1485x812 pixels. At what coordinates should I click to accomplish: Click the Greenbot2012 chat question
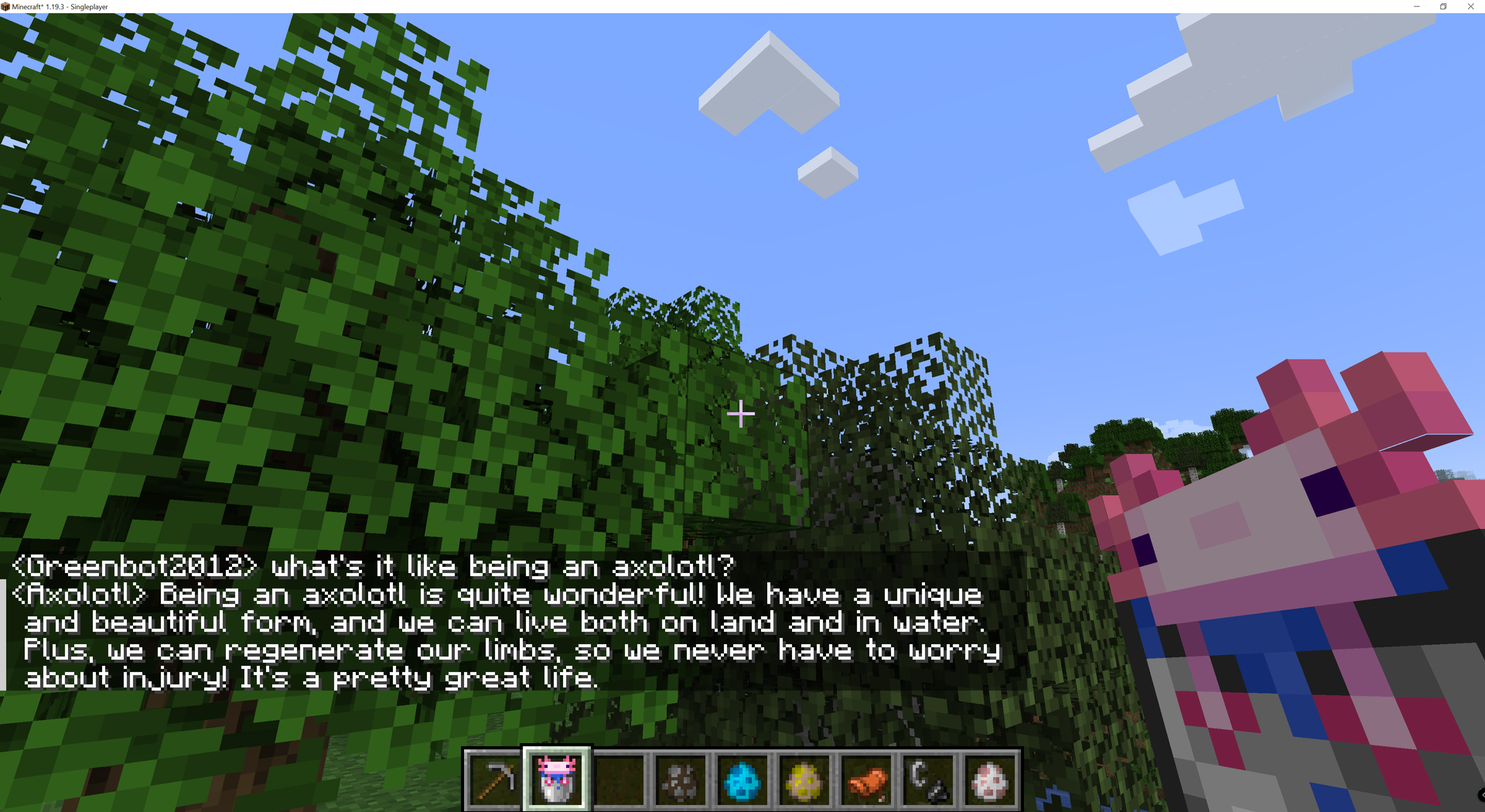(x=371, y=565)
